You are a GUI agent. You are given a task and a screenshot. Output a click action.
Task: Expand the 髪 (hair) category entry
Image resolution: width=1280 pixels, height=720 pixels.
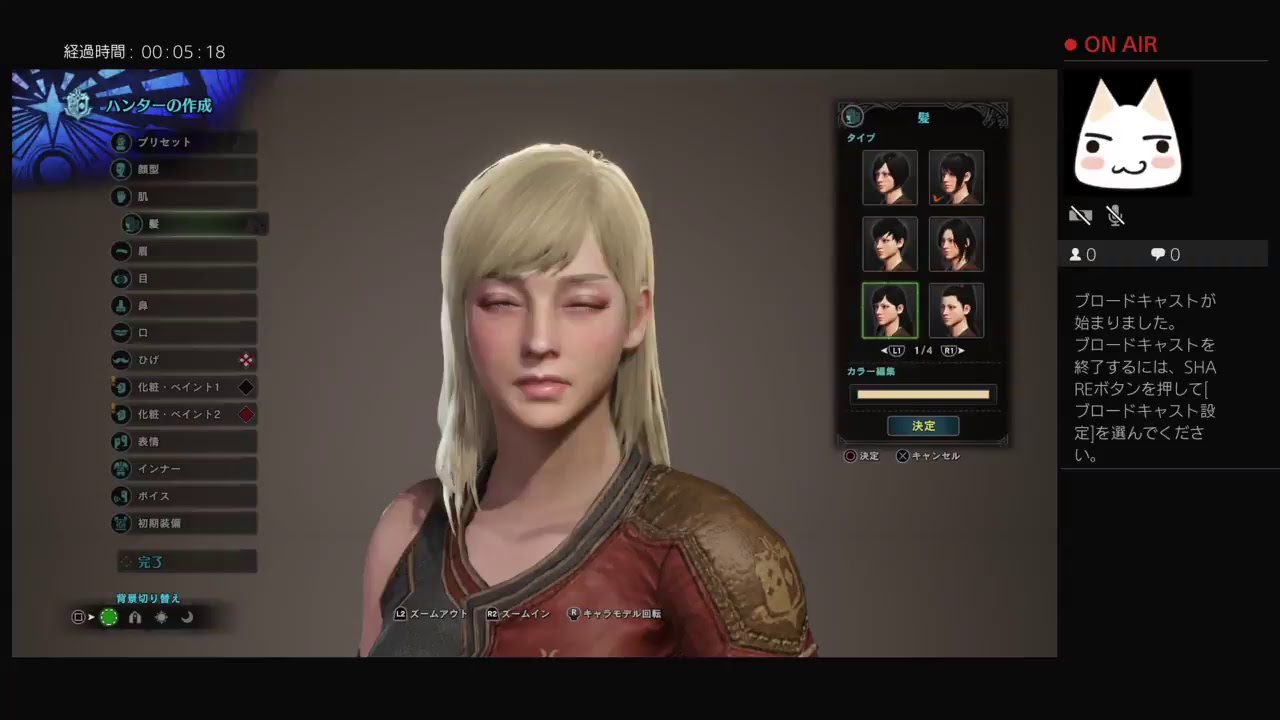(x=133, y=224)
